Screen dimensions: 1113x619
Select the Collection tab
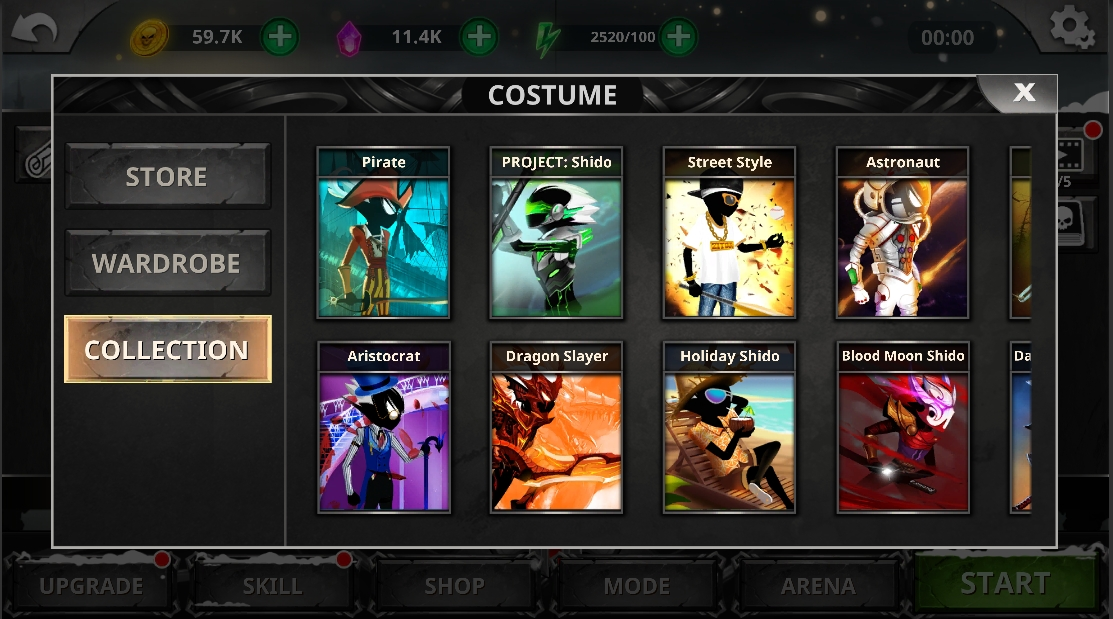167,350
